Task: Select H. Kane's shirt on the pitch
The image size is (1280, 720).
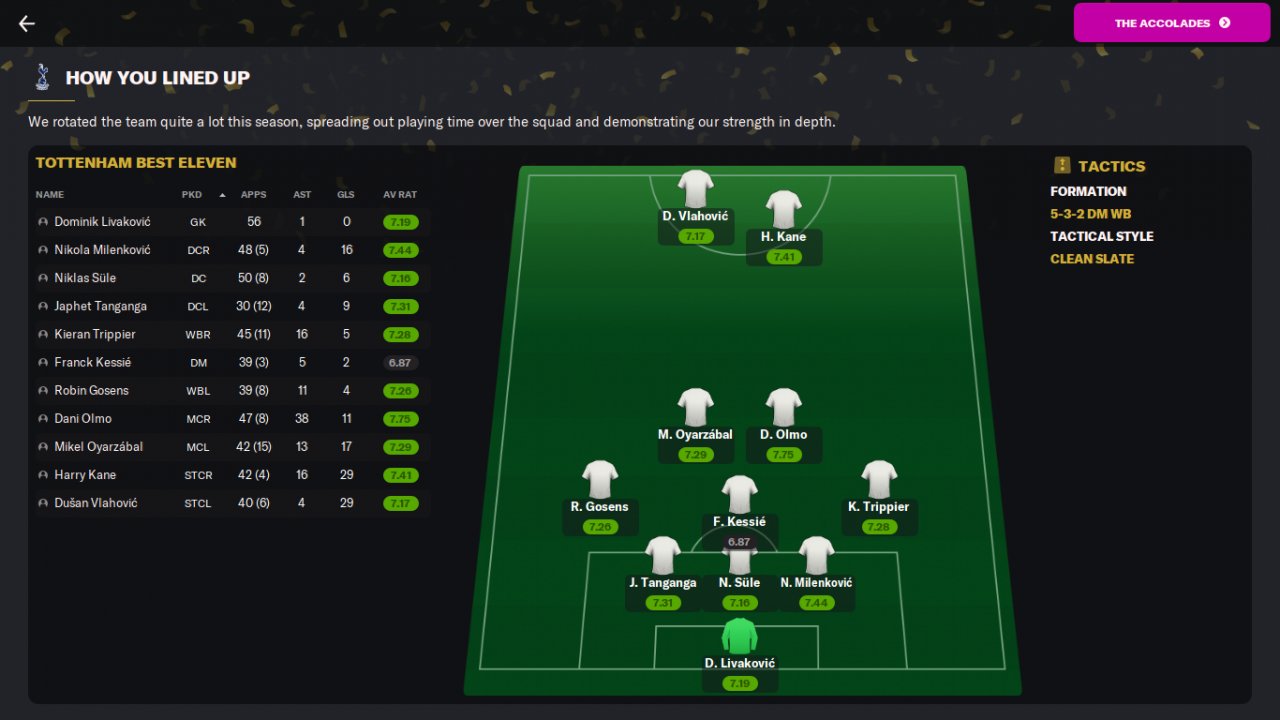Action: [x=784, y=210]
